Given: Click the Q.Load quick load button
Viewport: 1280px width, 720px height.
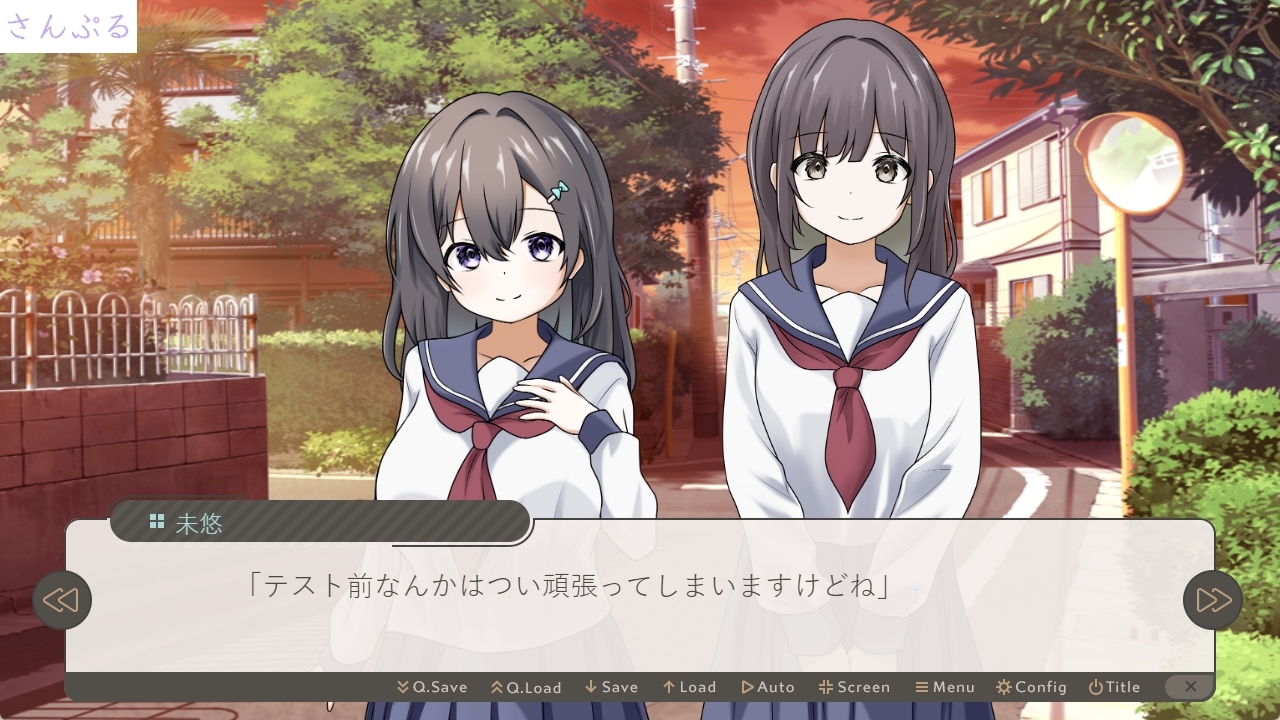Looking at the screenshot, I should tap(526, 687).
